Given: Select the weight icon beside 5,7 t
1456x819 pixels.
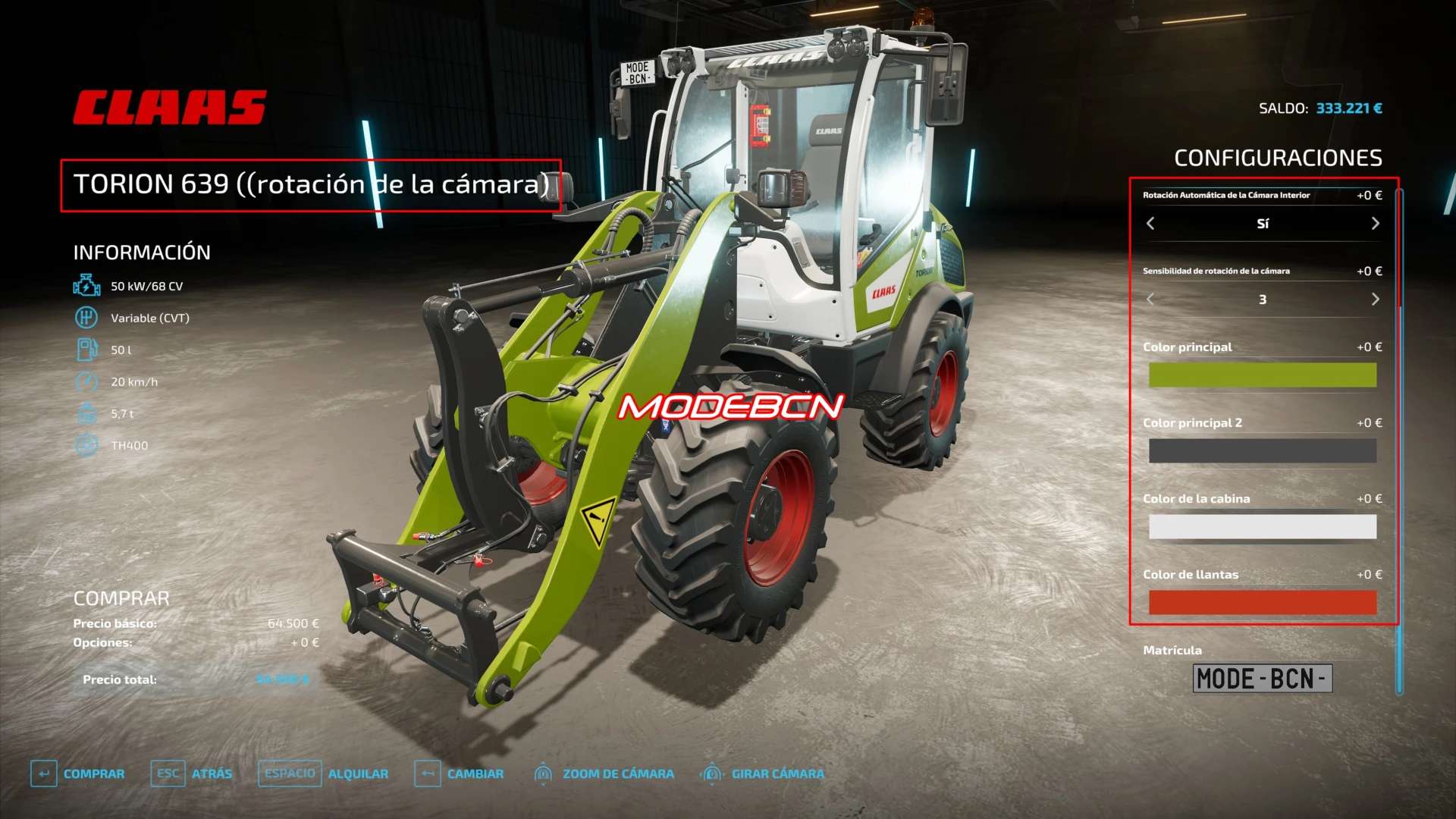Looking at the screenshot, I should point(86,414).
